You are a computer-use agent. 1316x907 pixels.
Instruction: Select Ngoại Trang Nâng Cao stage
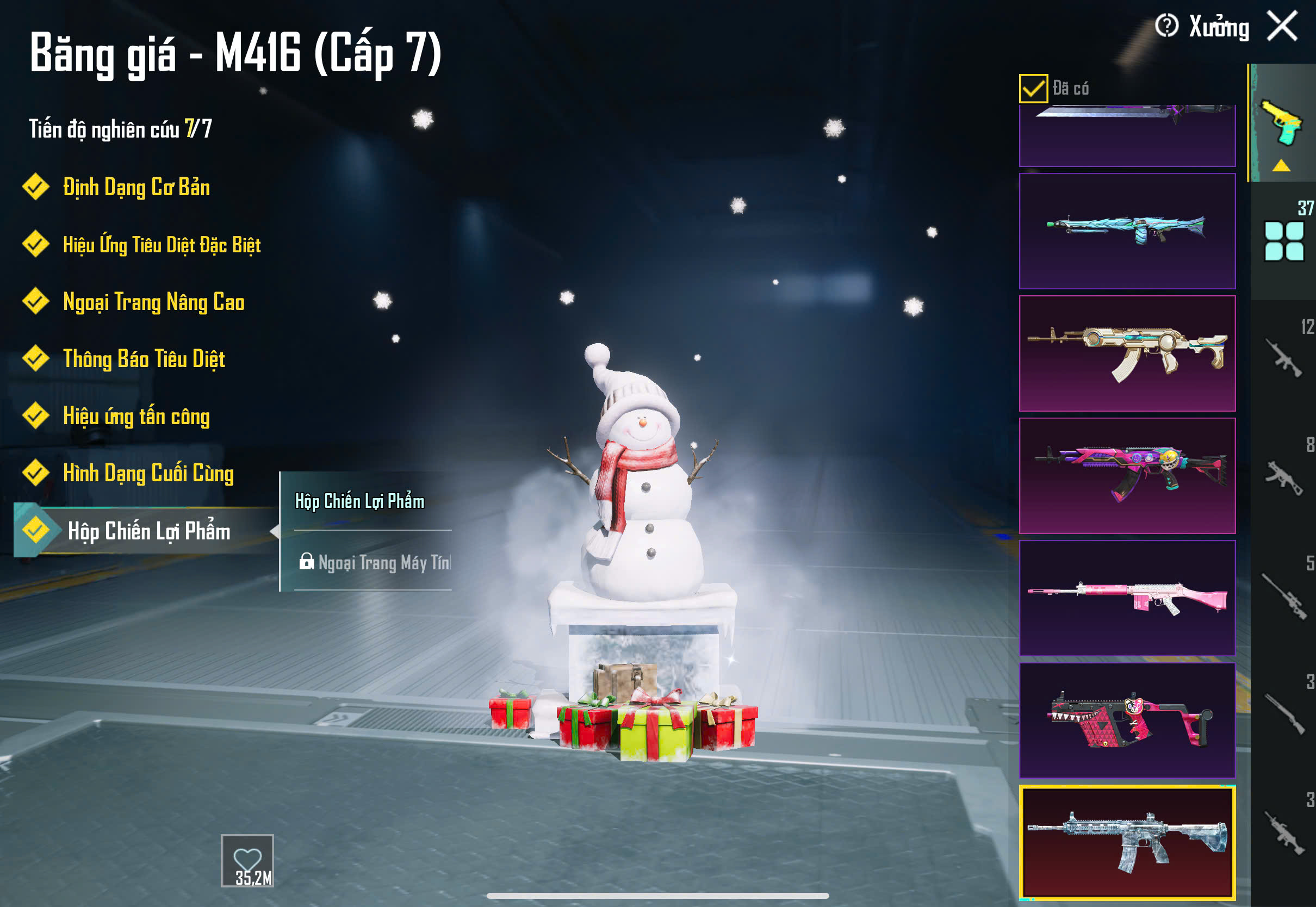point(153,302)
